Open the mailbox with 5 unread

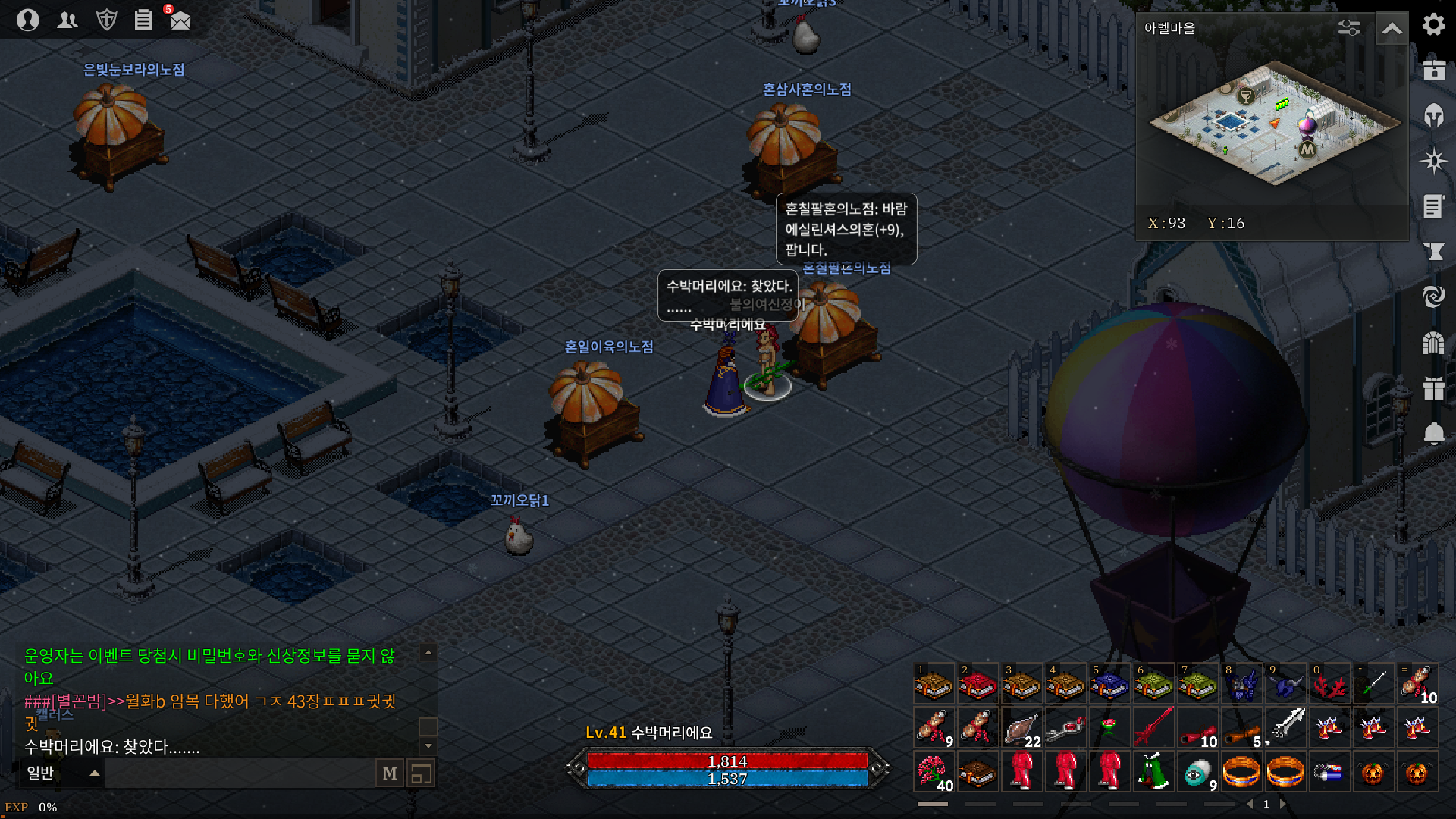(x=180, y=20)
